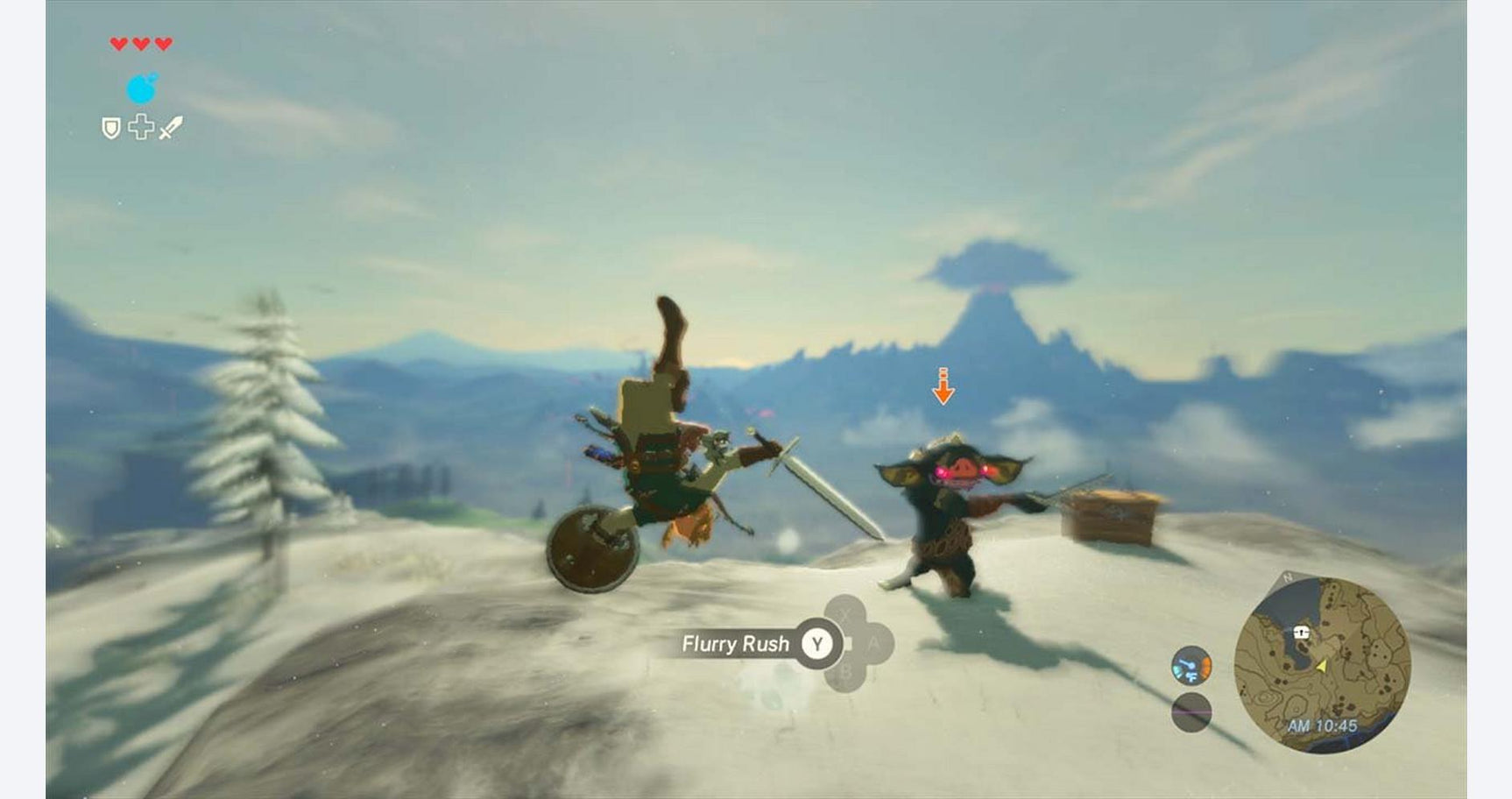
Task: Click the orange target arrow above the Bokoblin
Action: (944, 387)
